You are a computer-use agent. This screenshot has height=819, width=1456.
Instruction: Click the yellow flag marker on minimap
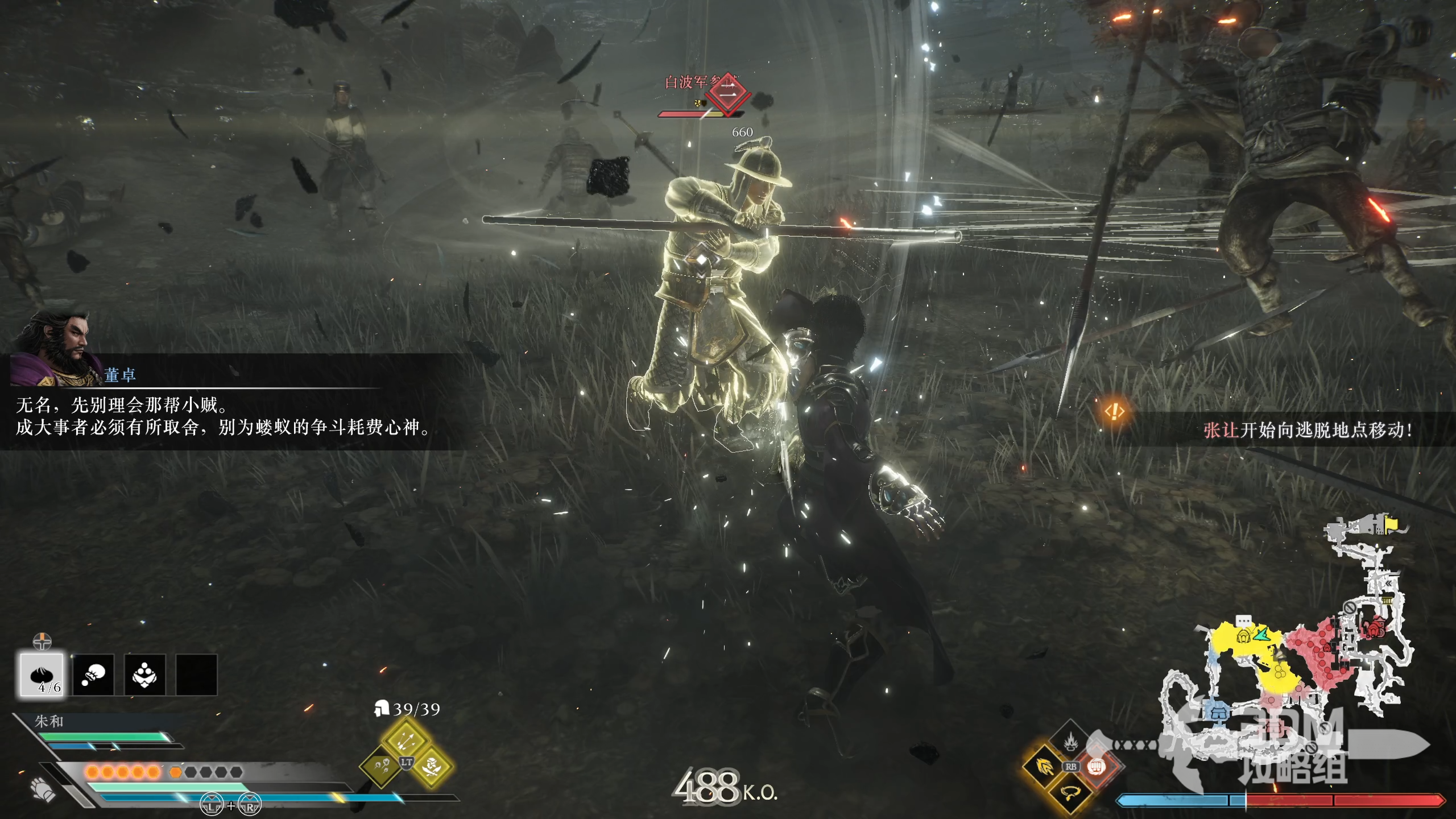1391,523
